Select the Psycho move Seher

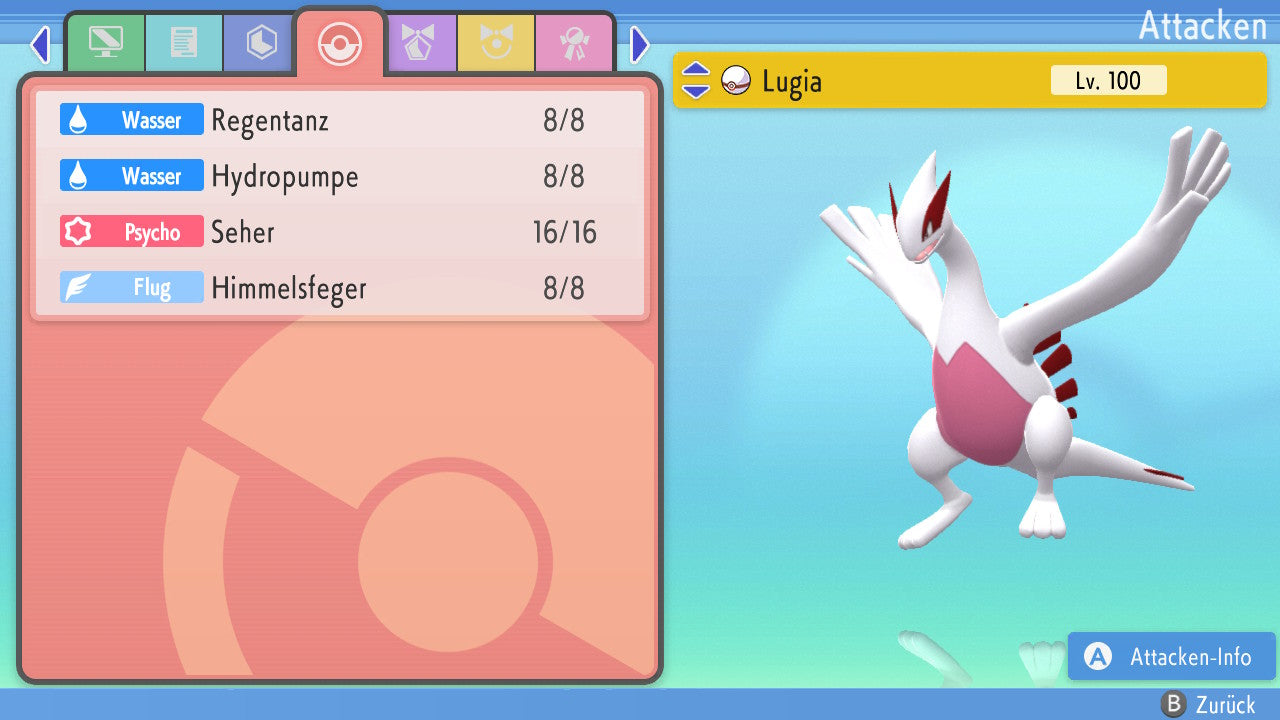pyautogui.click(x=340, y=233)
